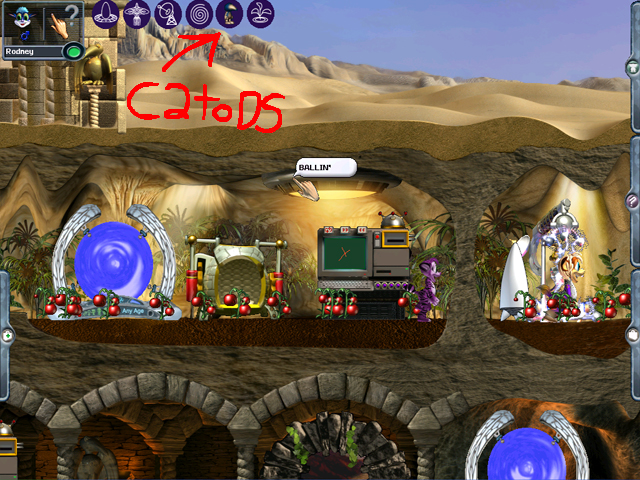
Task: Select the satellite dish favourite place icon
Action: point(169,14)
